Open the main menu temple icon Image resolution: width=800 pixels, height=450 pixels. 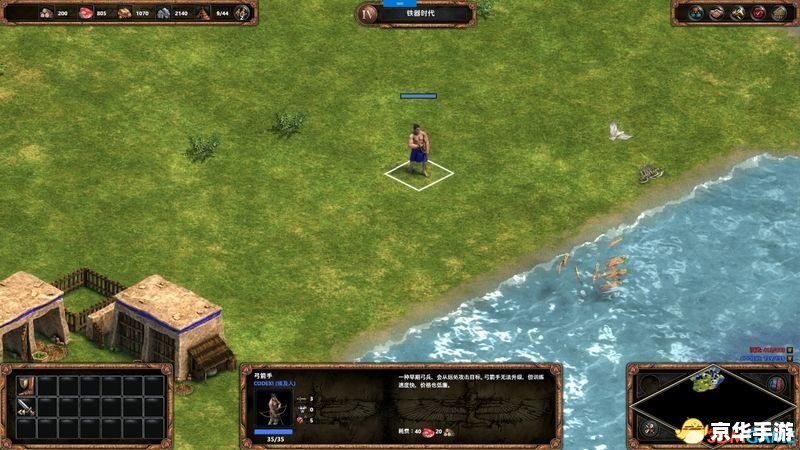(780, 13)
